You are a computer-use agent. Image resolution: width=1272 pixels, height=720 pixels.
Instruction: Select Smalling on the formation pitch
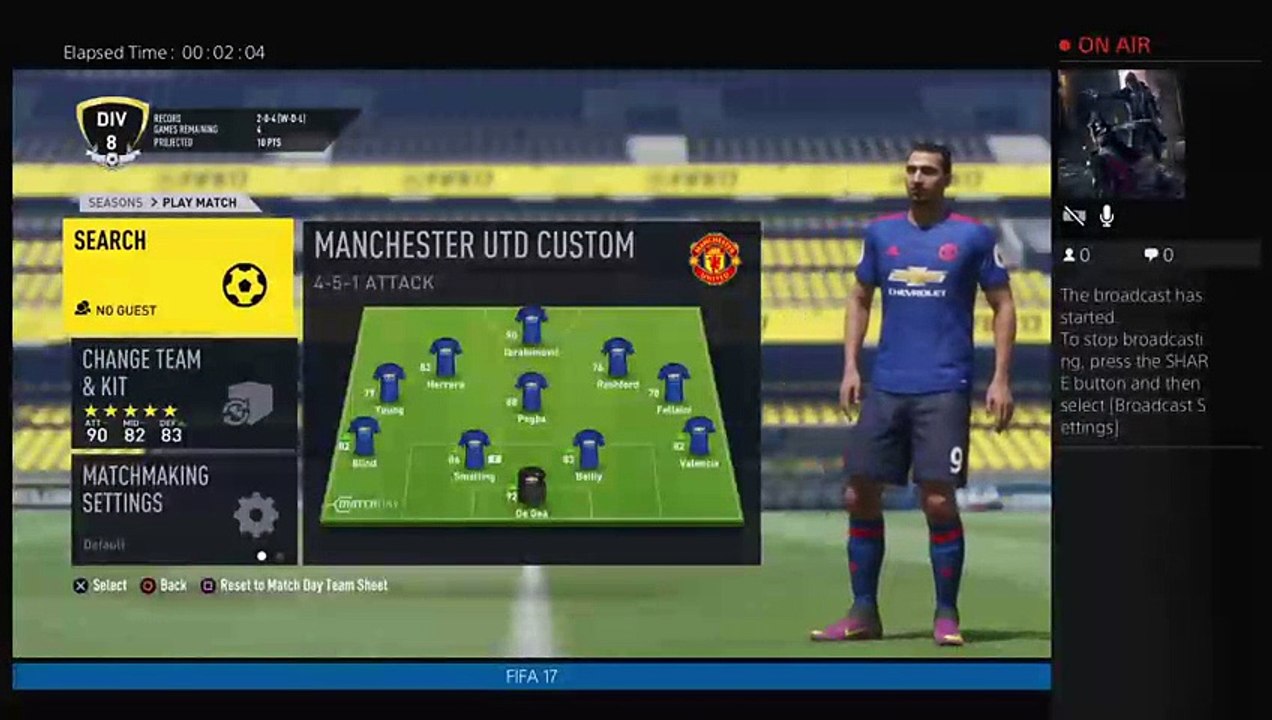474,450
